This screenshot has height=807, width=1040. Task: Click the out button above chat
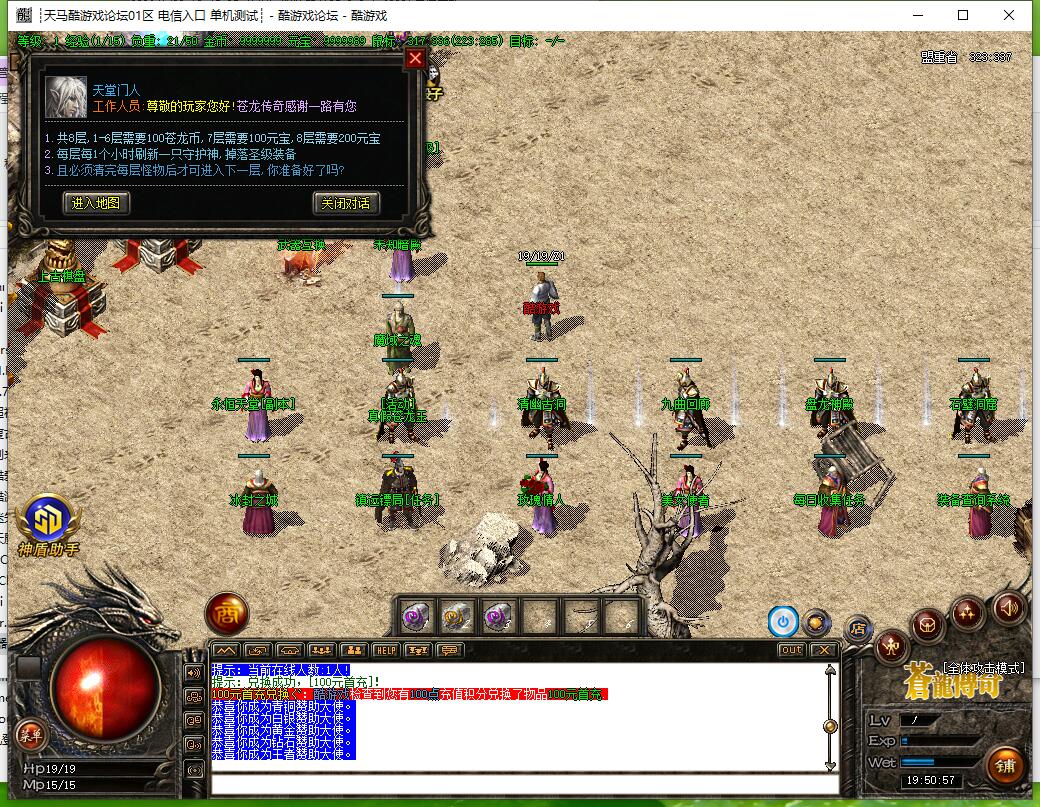[x=791, y=650]
